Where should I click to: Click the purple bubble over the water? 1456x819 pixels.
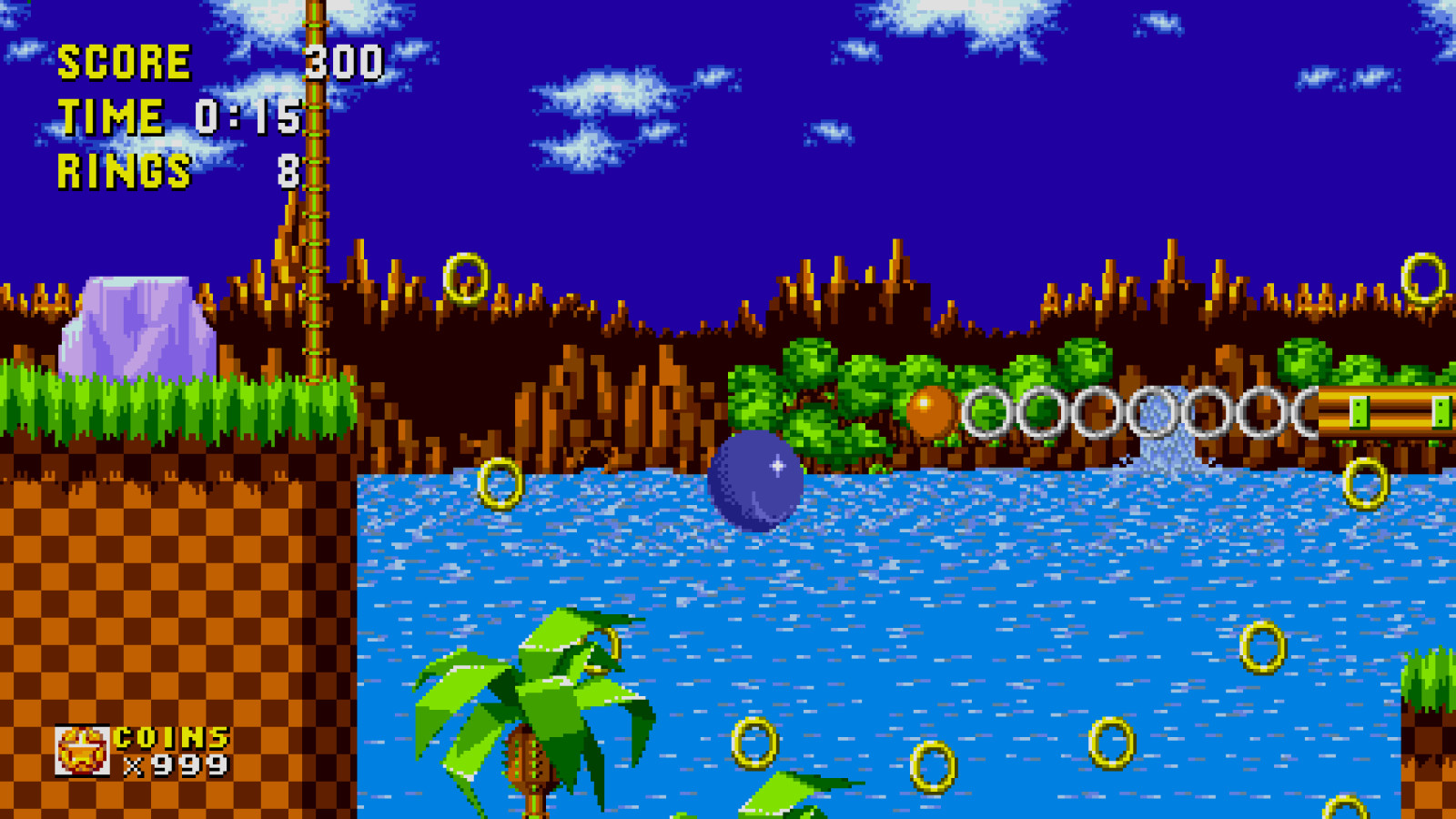coord(755,482)
